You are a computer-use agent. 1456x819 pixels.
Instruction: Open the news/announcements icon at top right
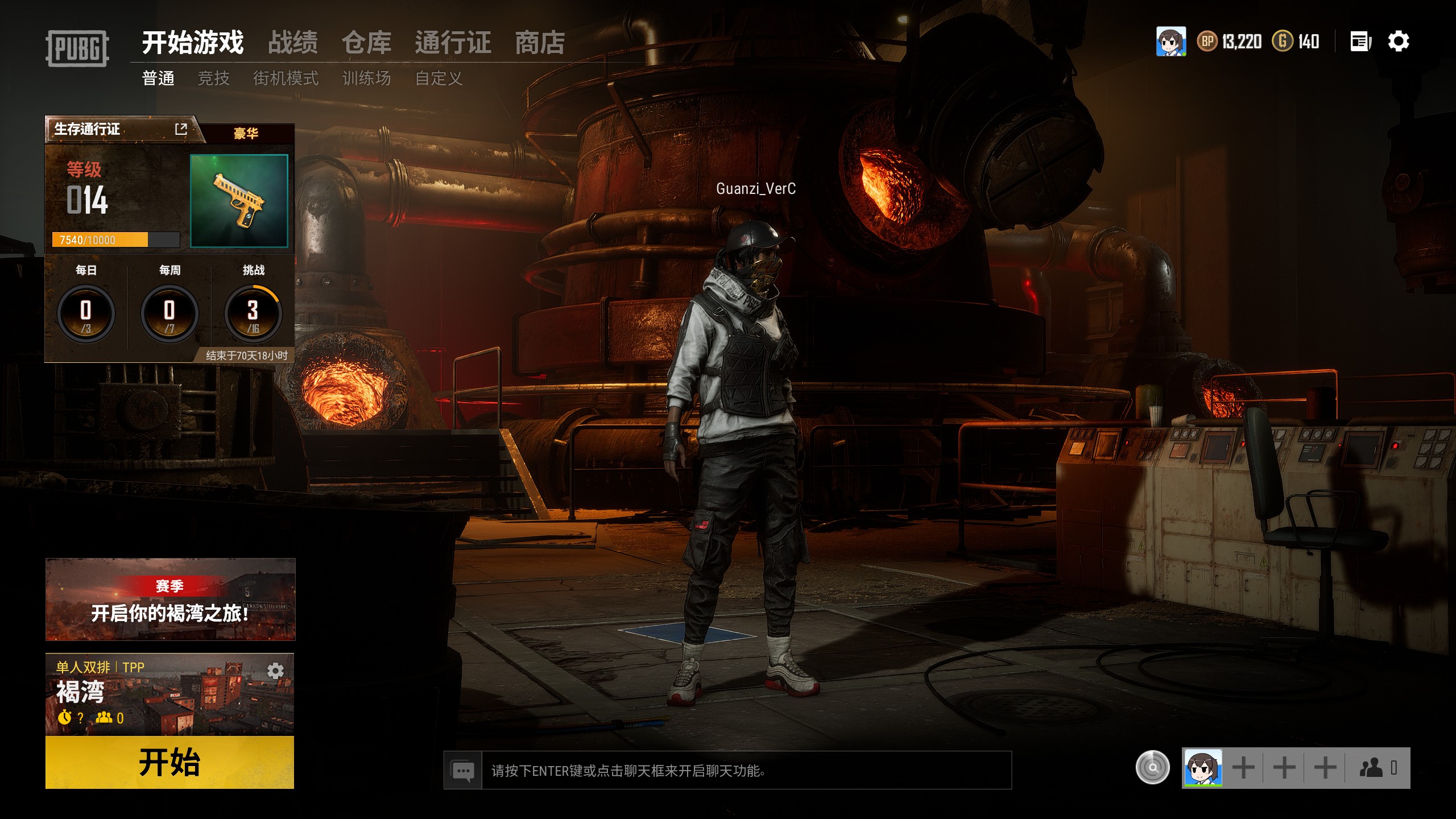click(1359, 41)
